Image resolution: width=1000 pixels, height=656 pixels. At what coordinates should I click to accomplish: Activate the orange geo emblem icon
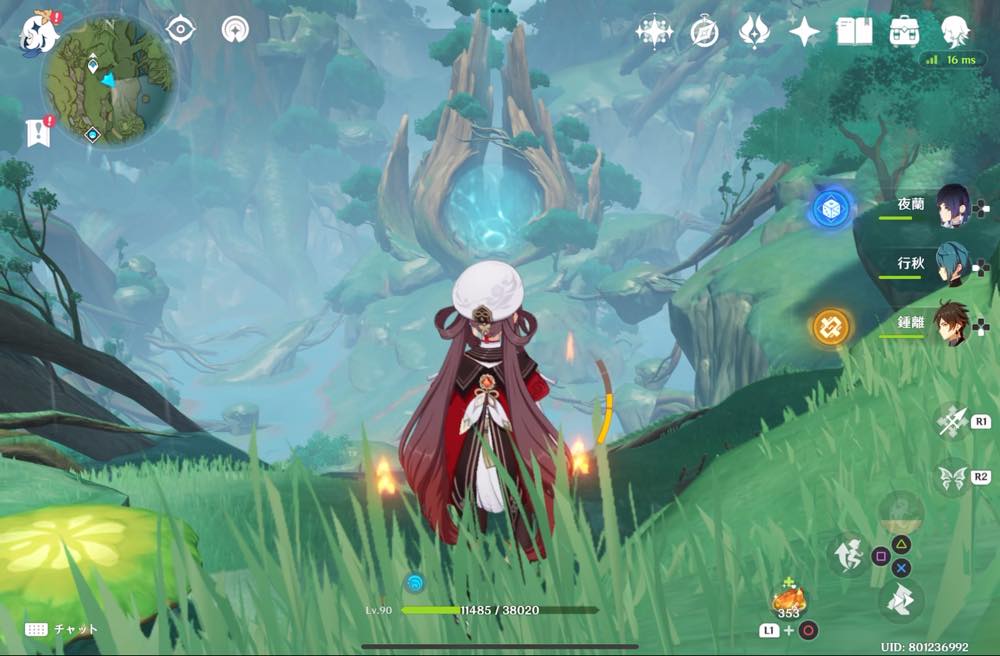830,326
